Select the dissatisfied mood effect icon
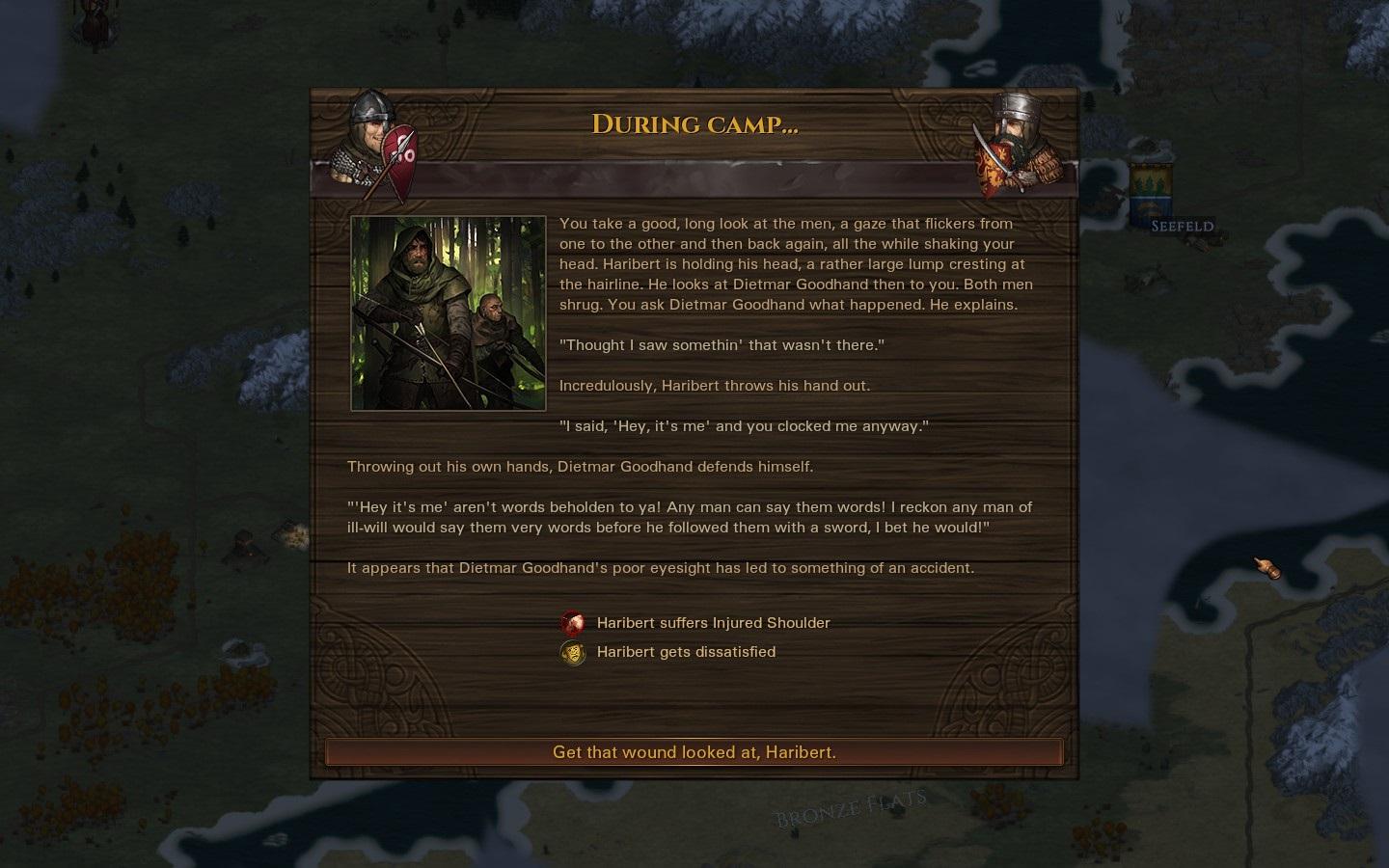This screenshot has height=868, width=1389. point(573,653)
